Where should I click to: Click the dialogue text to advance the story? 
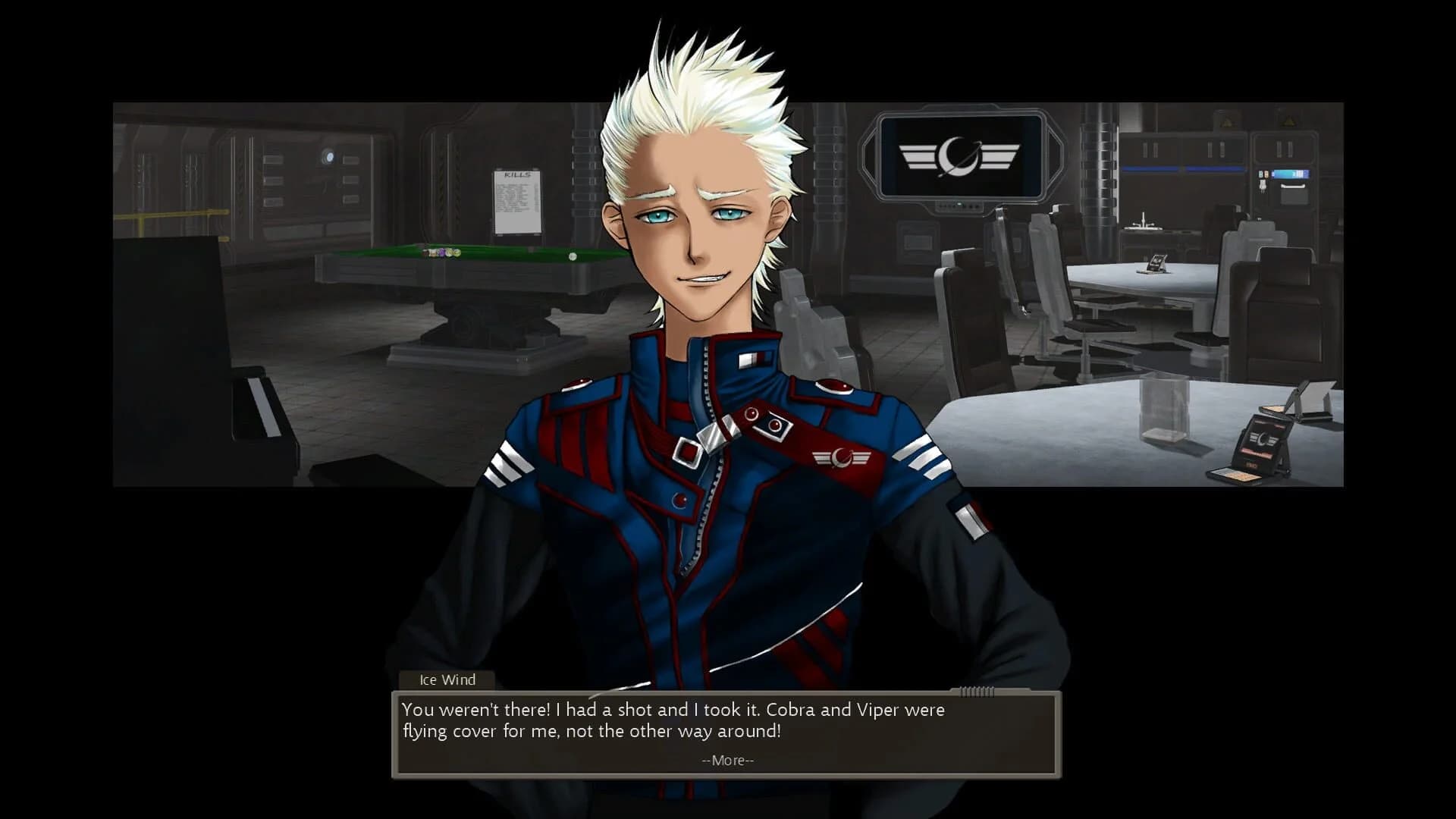coord(673,721)
